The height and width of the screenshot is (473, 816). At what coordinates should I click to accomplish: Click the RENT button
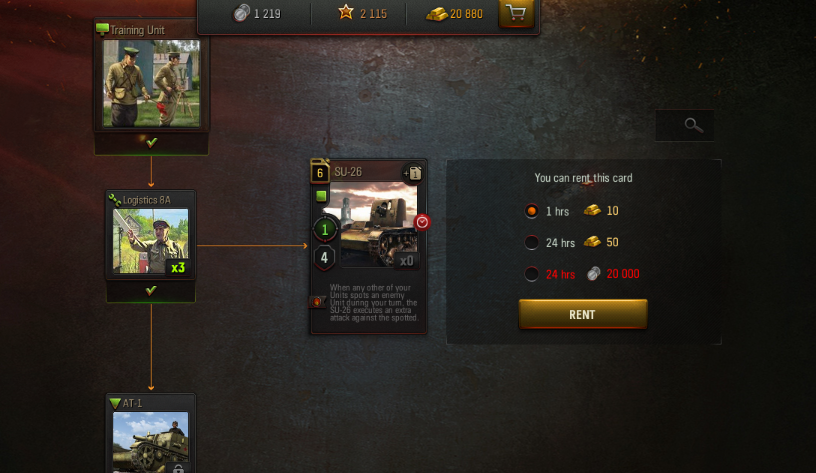pyautogui.click(x=582, y=314)
